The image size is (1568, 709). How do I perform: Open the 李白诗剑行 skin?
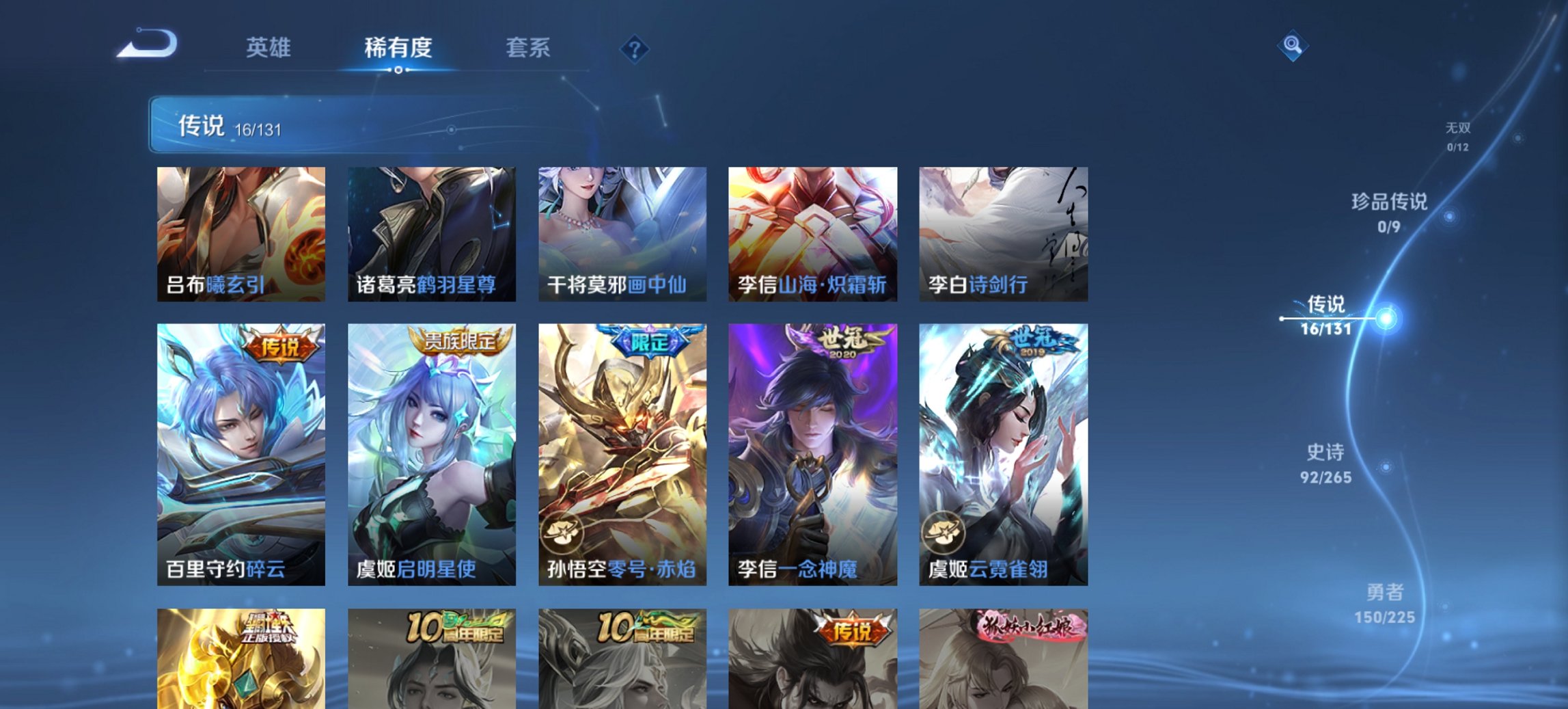pyautogui.click(x=1003, y=229)
